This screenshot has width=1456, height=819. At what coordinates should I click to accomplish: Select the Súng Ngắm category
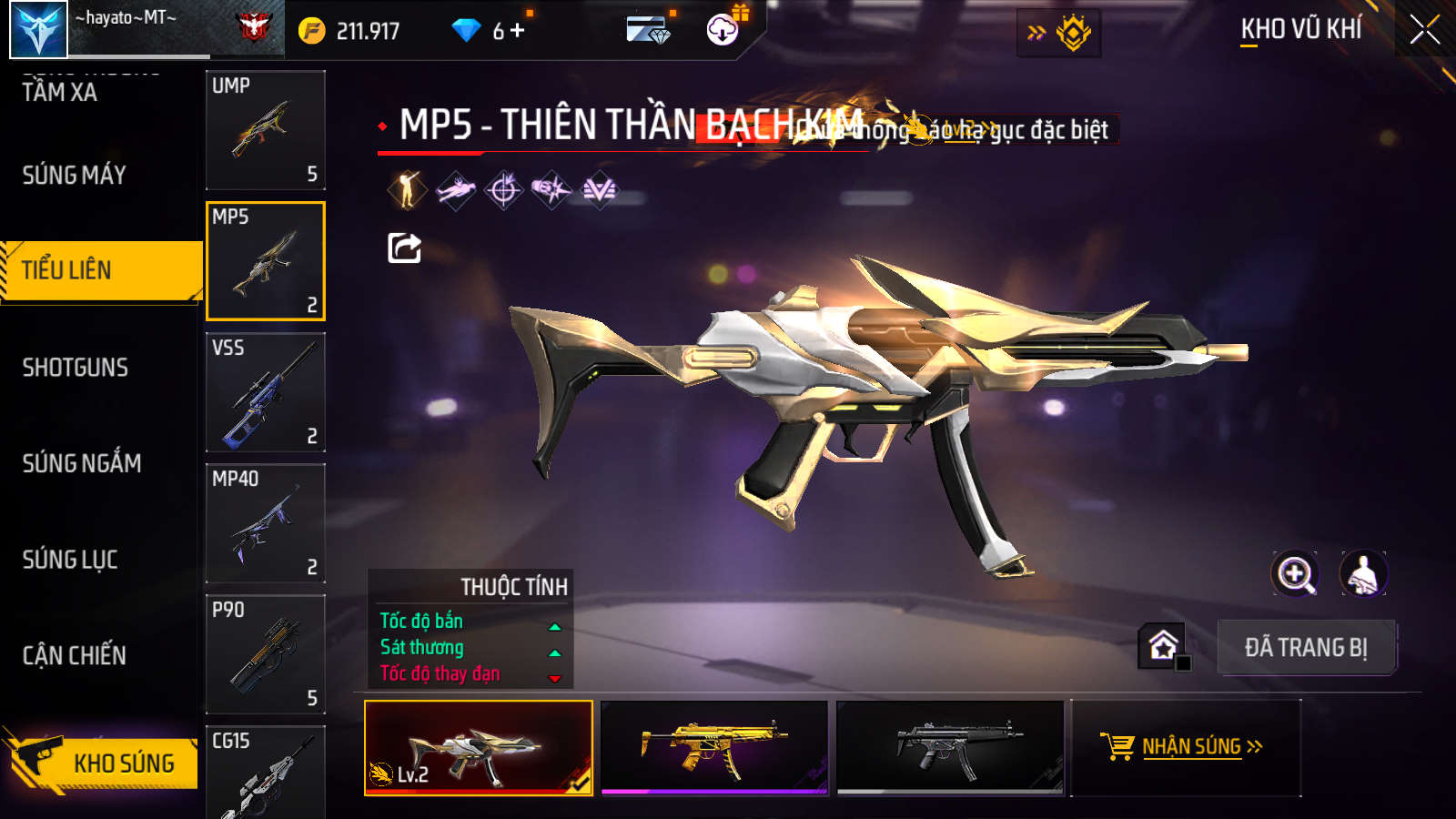(x=82, y=463)
